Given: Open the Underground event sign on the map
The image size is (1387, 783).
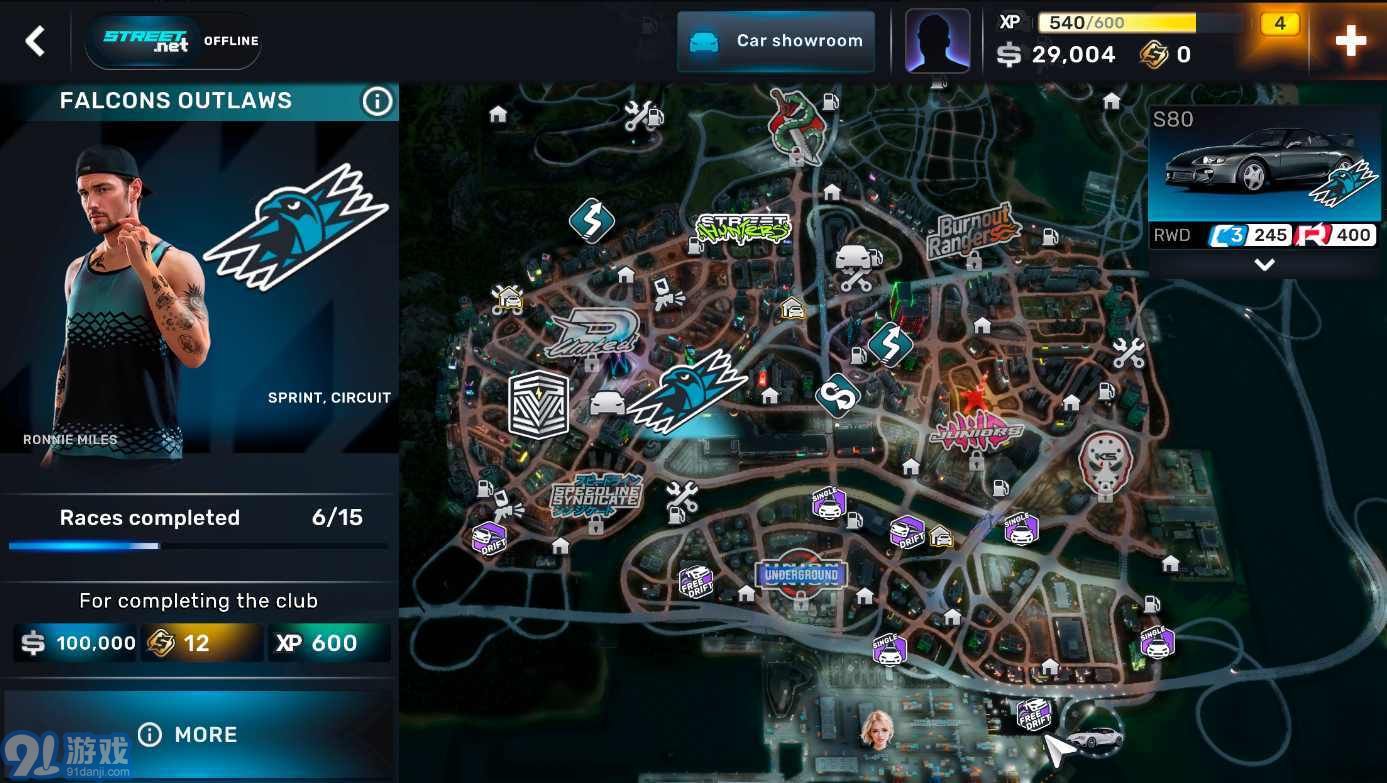Looking at the screenshot, I should pyautogui.click(x=800, y=575).
